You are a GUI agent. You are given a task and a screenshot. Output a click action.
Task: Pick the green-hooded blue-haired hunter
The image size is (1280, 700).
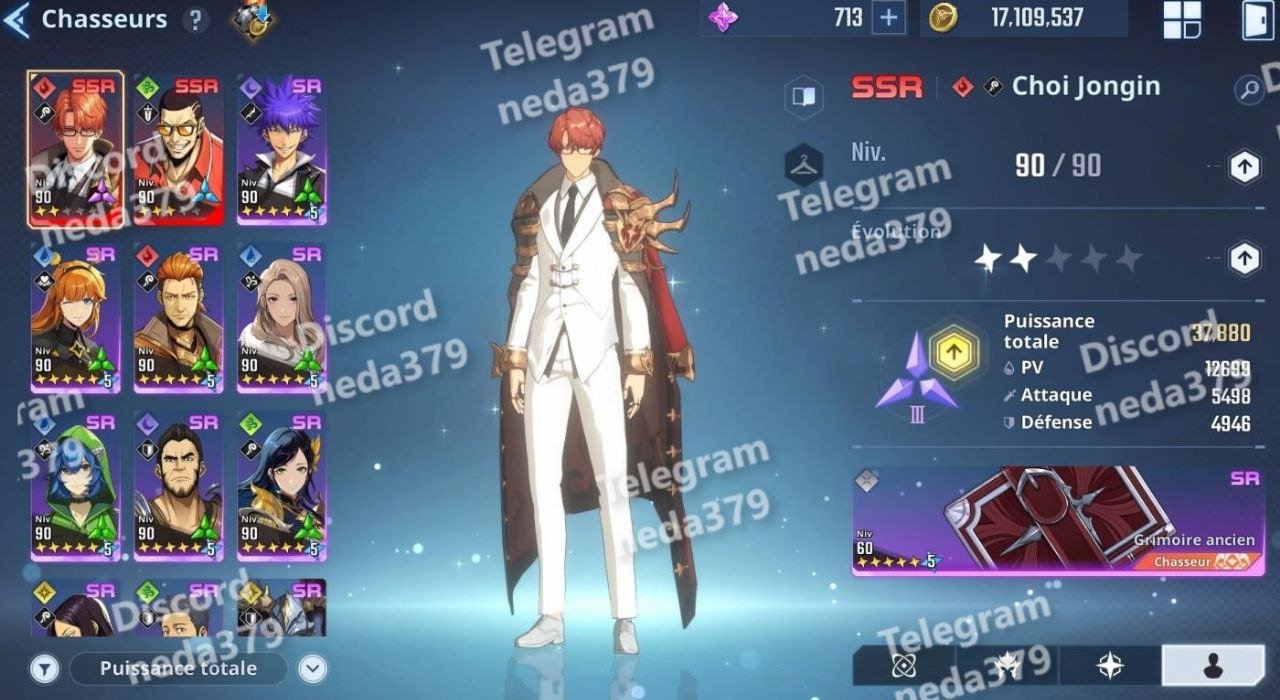(76, 486)
